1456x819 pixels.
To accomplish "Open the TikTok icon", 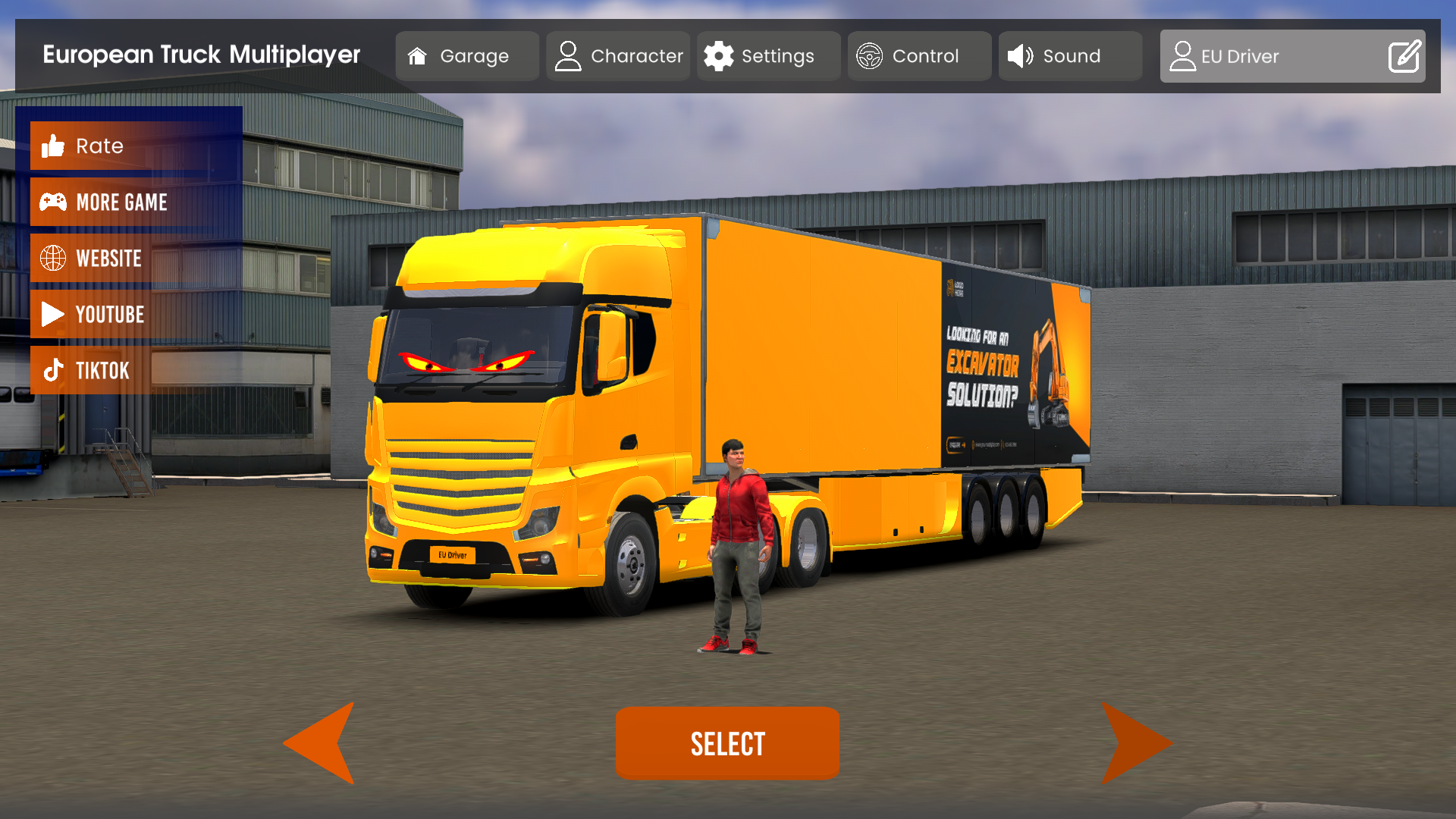I will (52, 370).
